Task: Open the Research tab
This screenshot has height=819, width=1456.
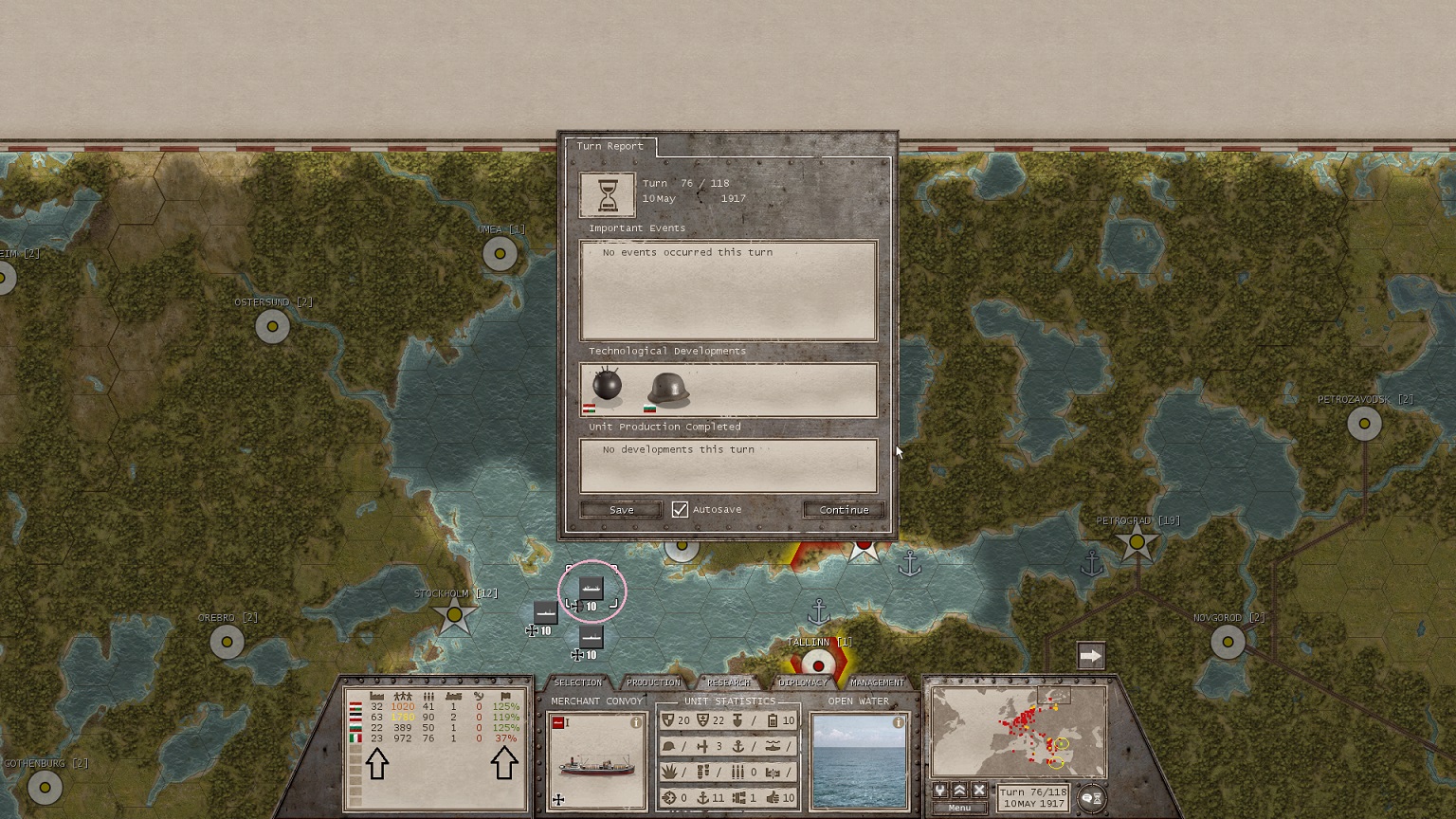Action: click(728, 682)
